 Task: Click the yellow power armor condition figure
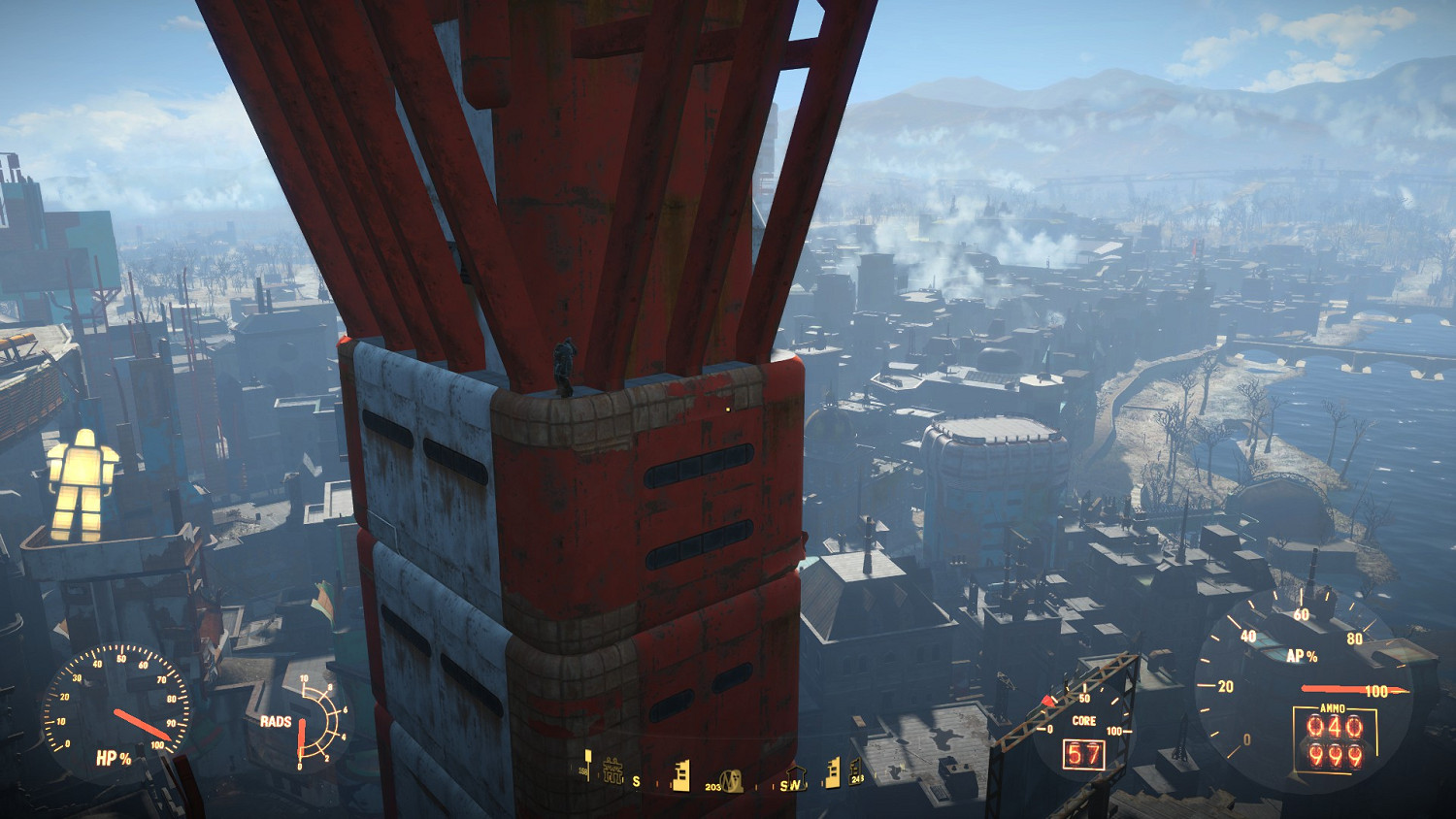(x=83, y=484)
